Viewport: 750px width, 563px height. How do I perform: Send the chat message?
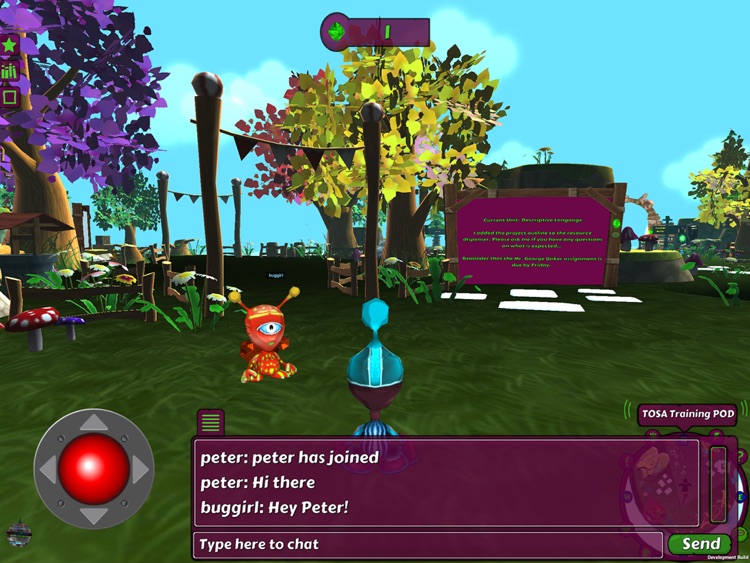pyautogui.click(x=701, y=544)
